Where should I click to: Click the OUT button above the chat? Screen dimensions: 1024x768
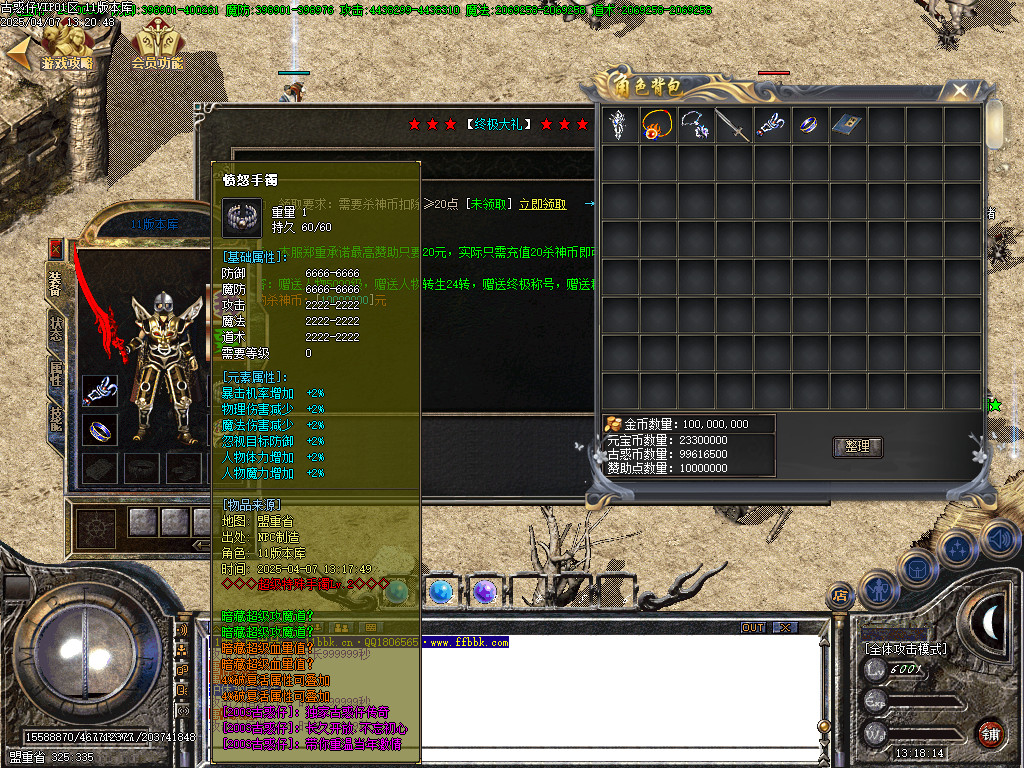(753, 627)
